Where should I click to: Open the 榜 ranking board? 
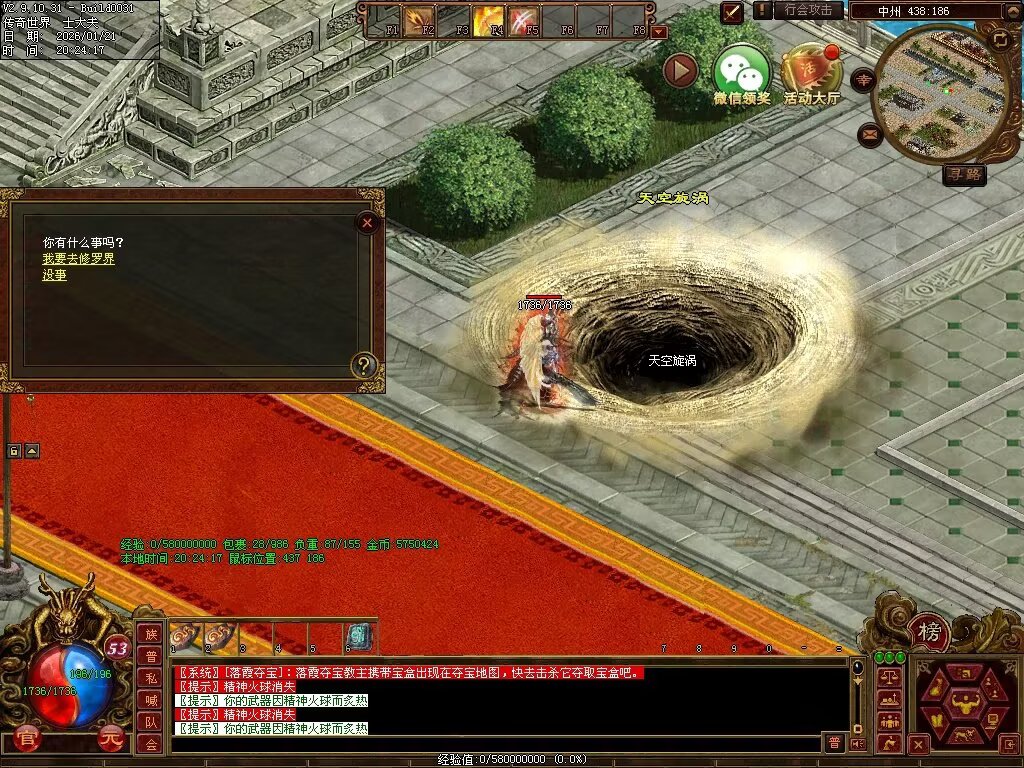click(x=930, y=632)
